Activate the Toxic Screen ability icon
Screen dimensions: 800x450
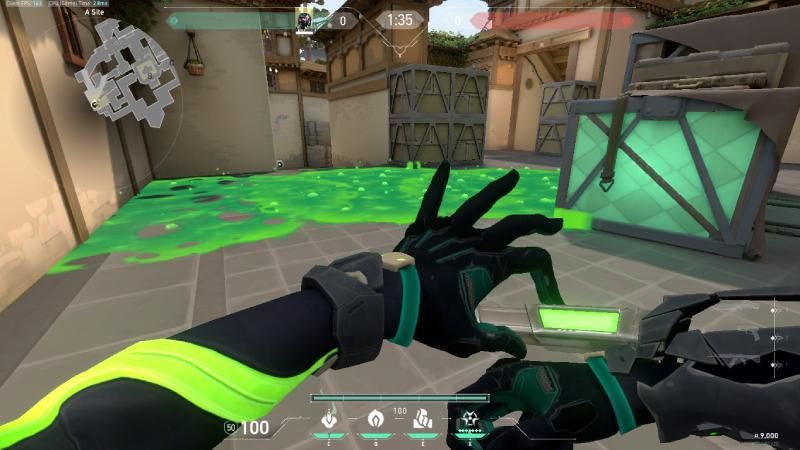[x=423, y=420]
